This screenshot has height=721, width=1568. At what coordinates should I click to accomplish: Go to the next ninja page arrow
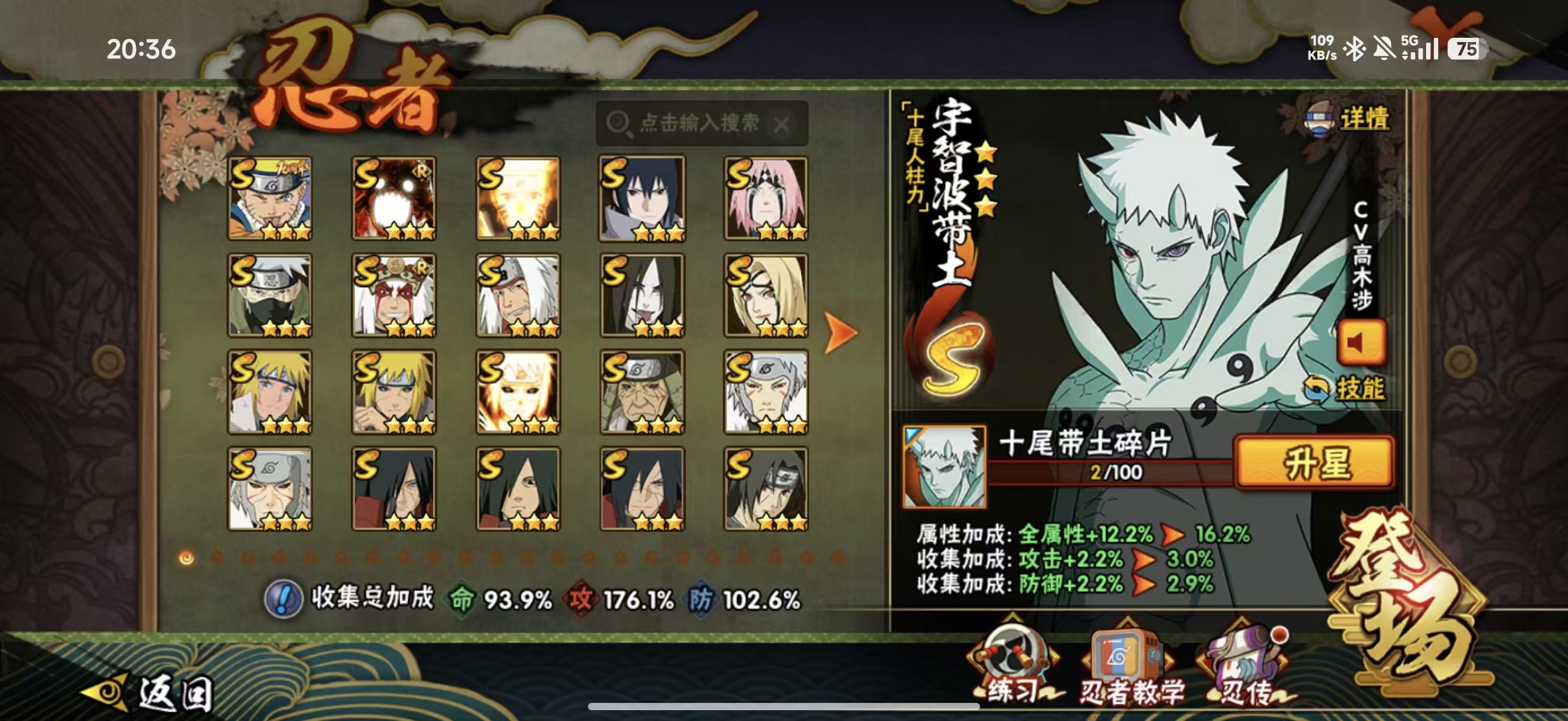840,333
